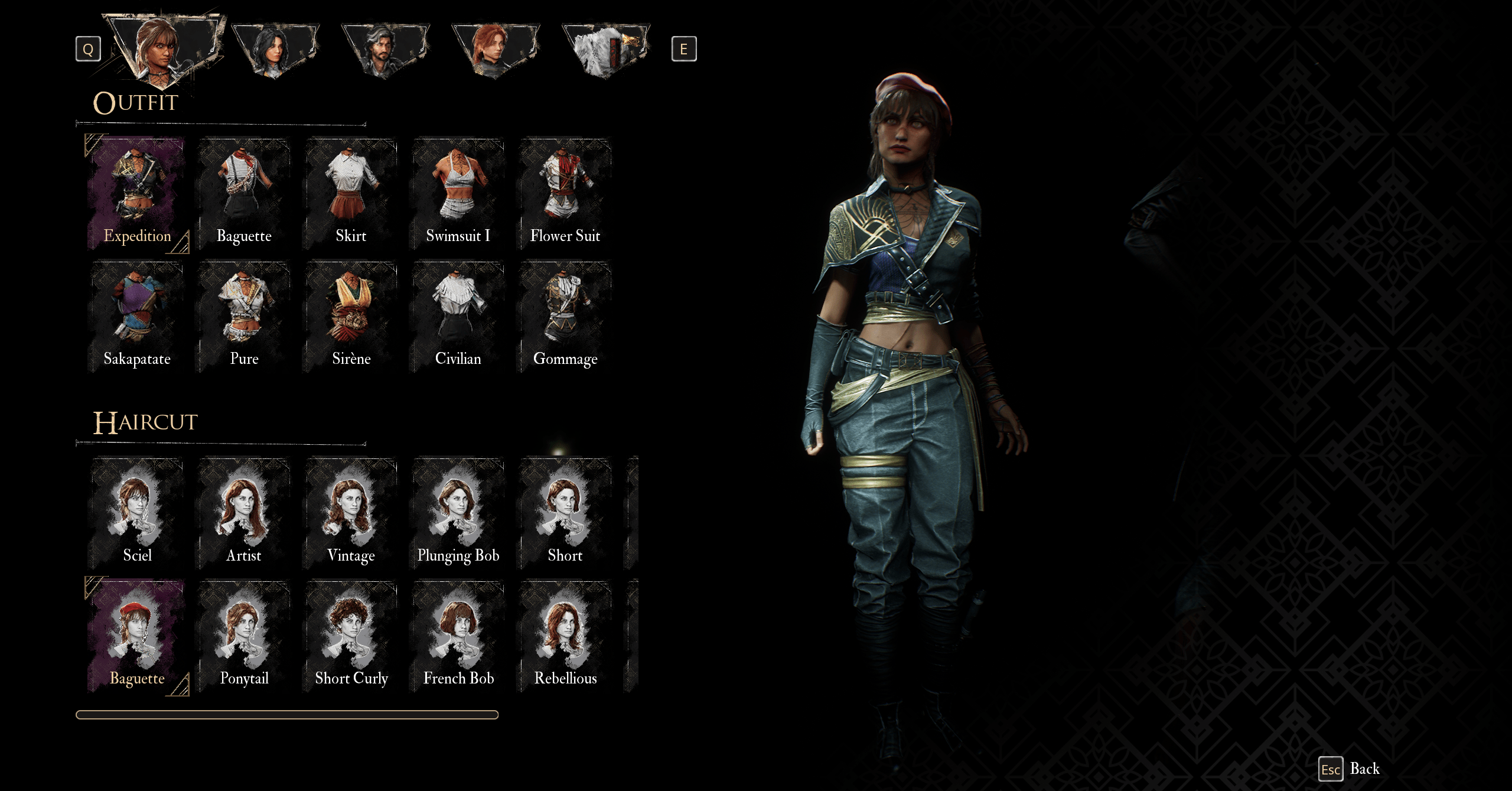Choose the Skirt outfit
The image size is (1512, 791).
[x=351, y=193]
